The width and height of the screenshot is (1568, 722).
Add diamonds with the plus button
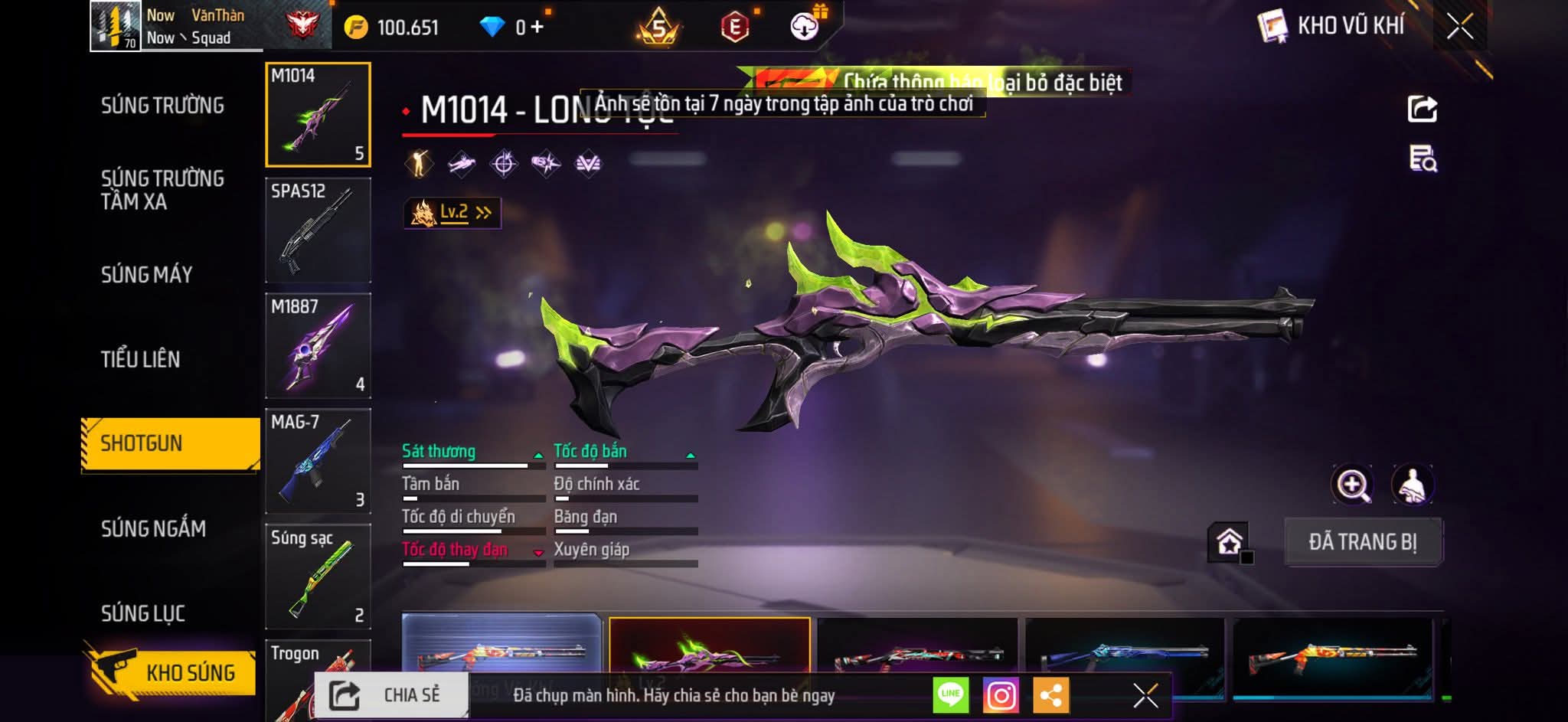coord(537,28)
